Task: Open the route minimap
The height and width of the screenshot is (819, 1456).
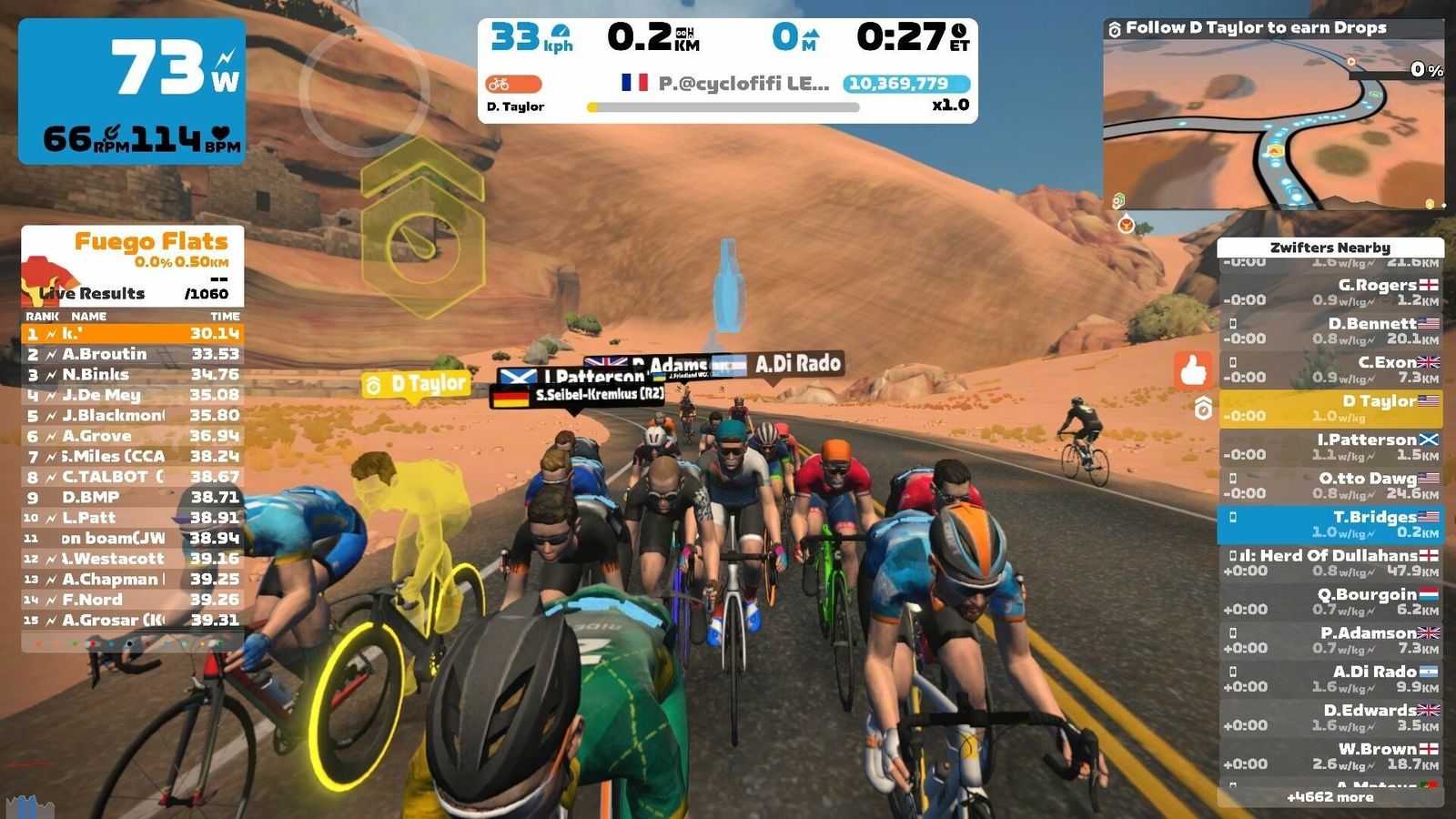Action: (x=1273, y=123)
